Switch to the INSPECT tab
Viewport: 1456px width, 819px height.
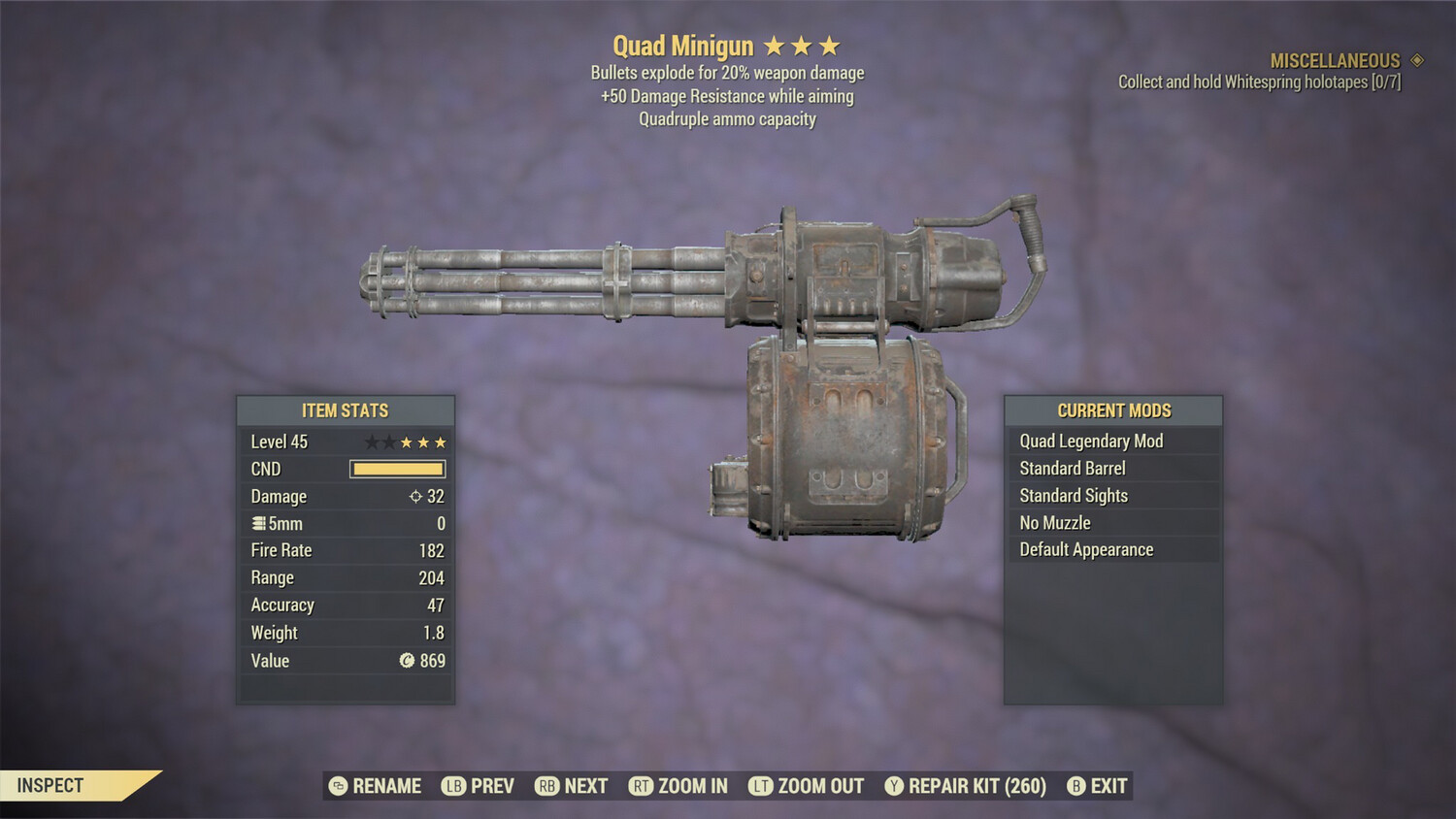click(x=50, y=785)
